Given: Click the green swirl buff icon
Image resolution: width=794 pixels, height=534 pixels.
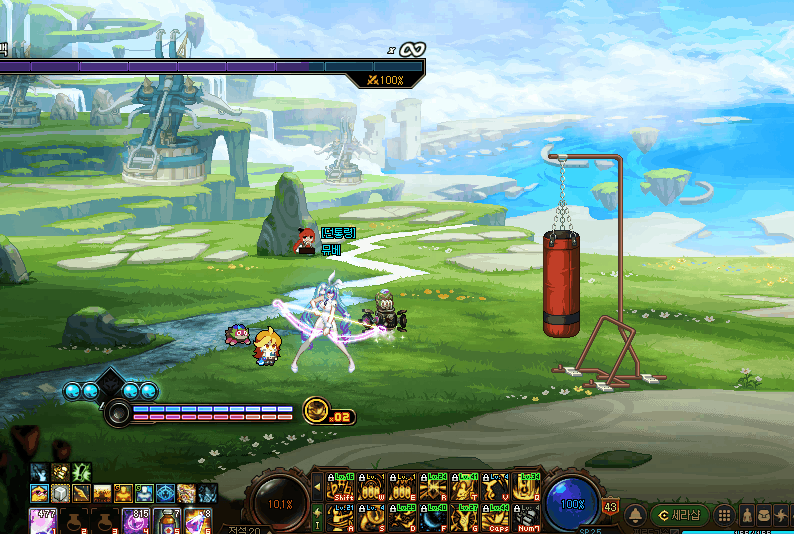Looking at the screenshot, I should pyautogui.click(x=81, y=472).
